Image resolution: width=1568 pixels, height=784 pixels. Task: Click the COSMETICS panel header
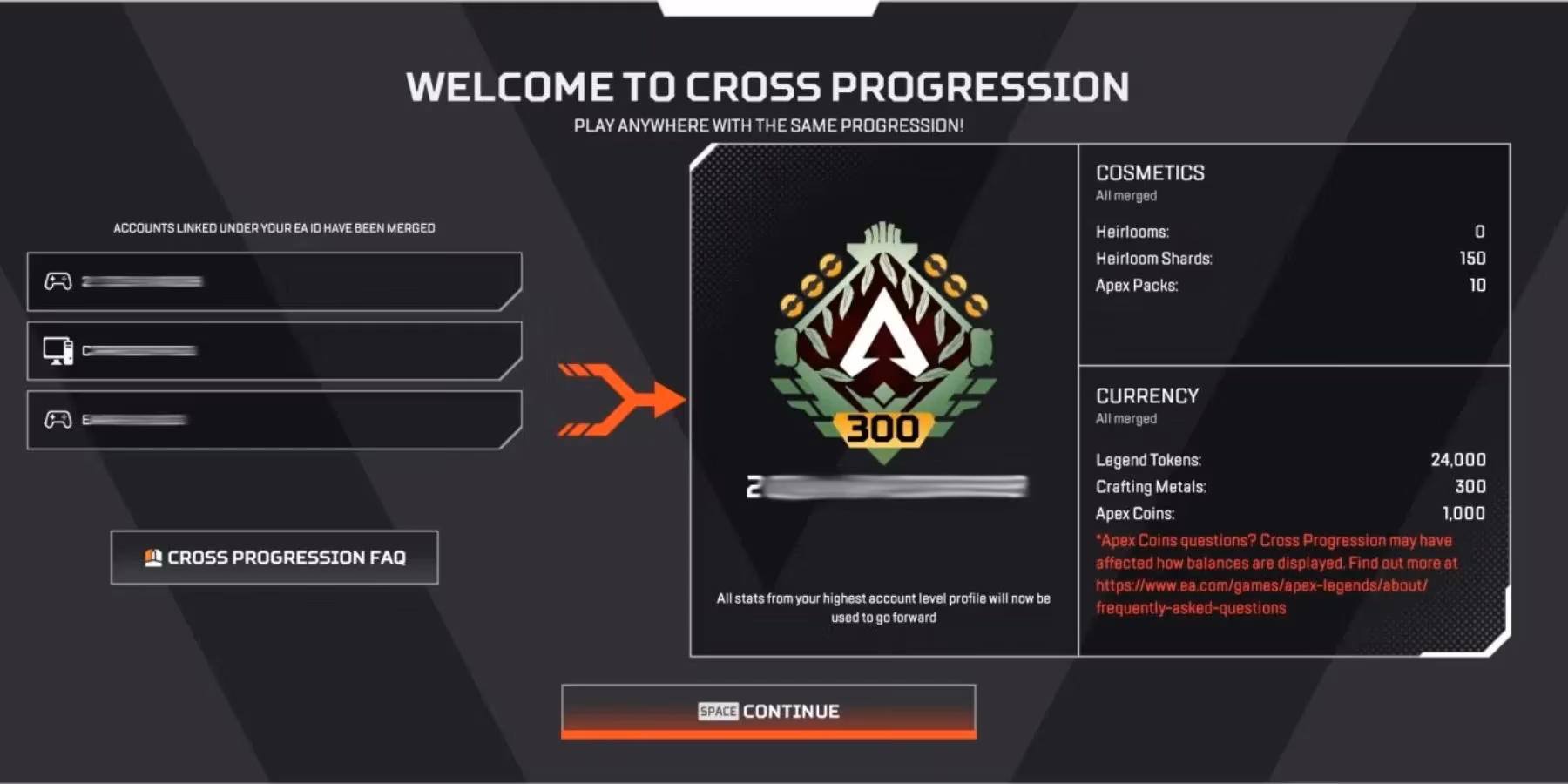pyautogui.click(x=1151, y=172)
